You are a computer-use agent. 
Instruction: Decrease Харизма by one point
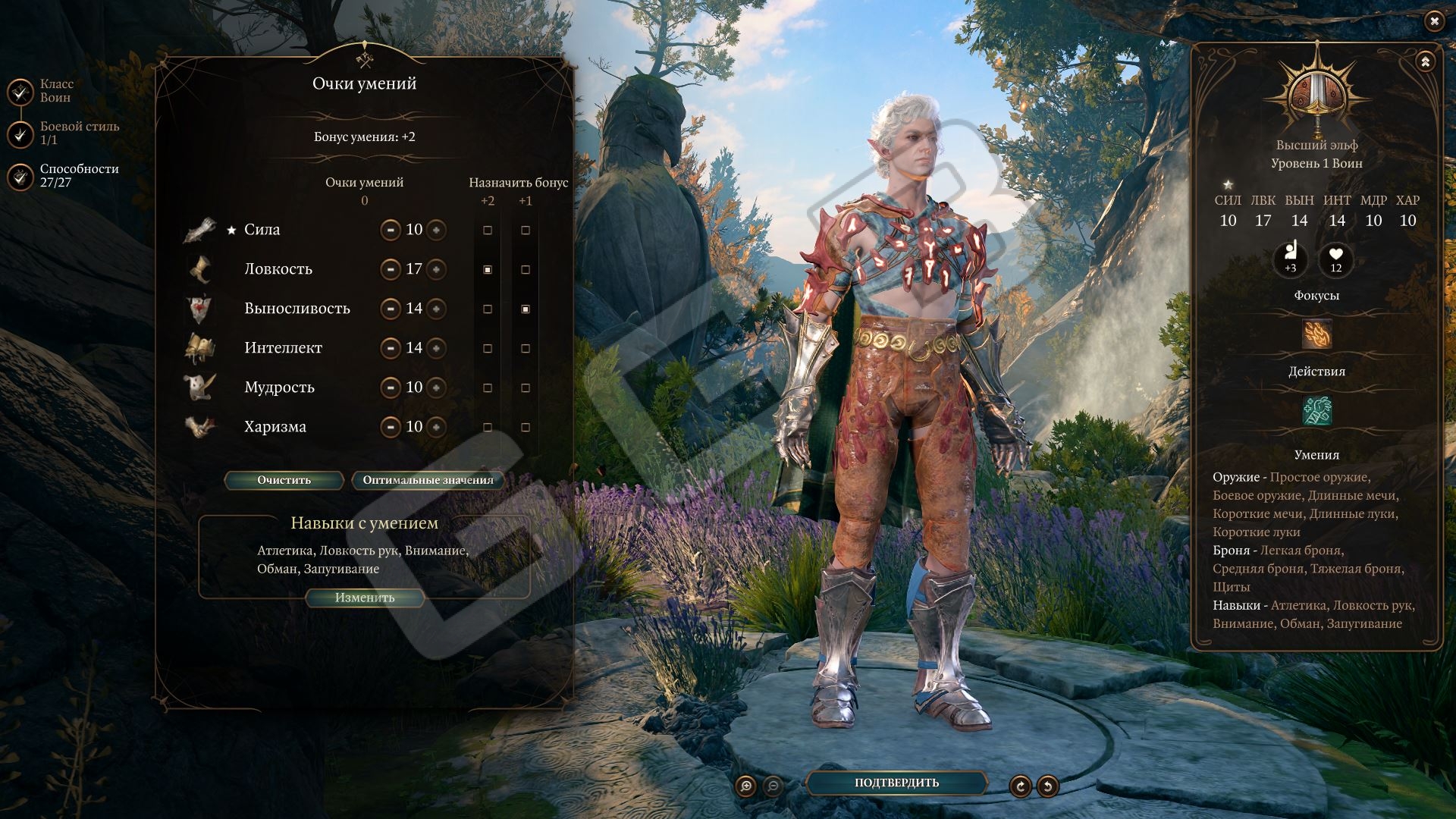coord(391,427)
